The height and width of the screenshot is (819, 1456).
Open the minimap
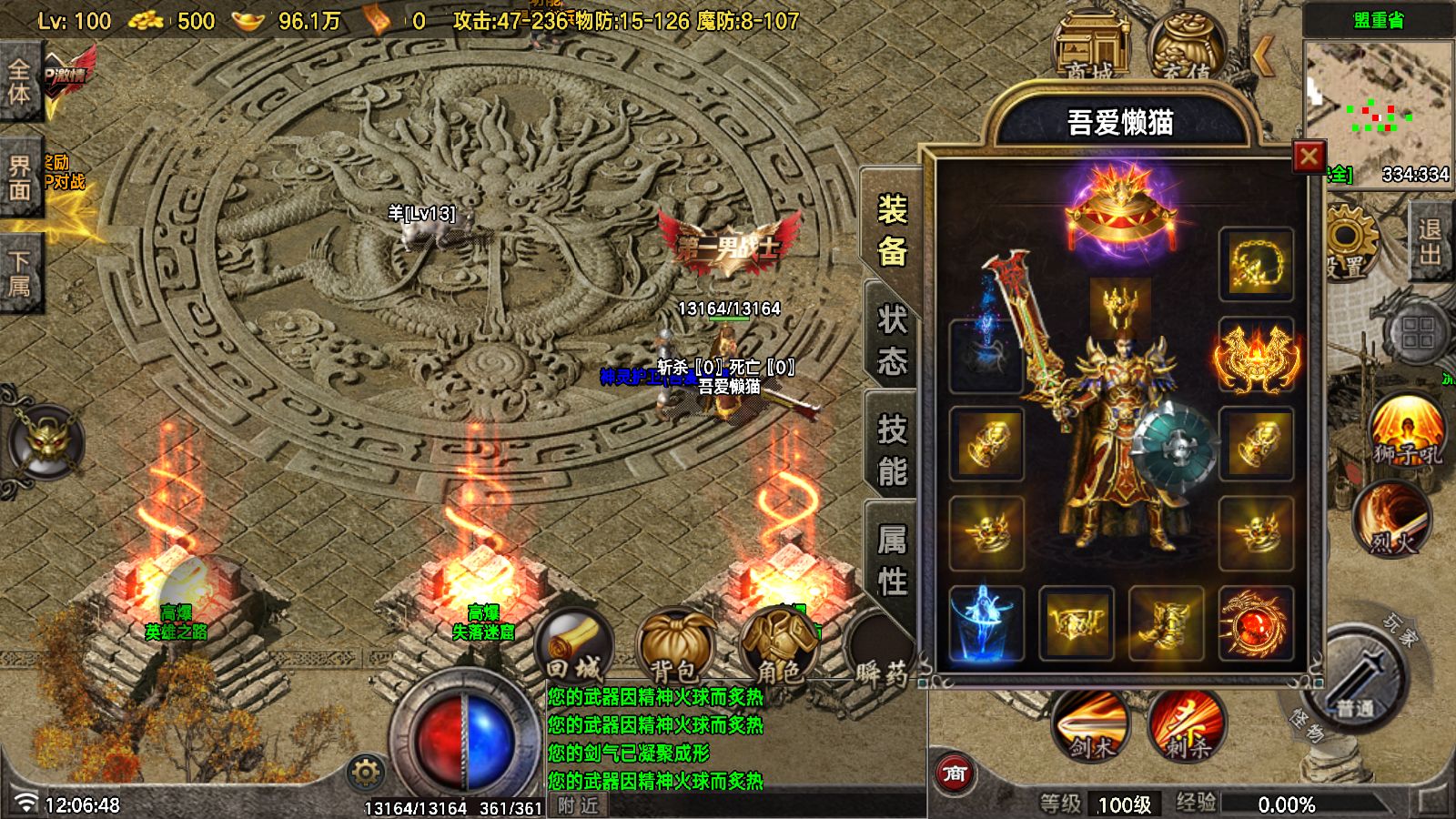pyautogui.click(x=1378, y=100)
